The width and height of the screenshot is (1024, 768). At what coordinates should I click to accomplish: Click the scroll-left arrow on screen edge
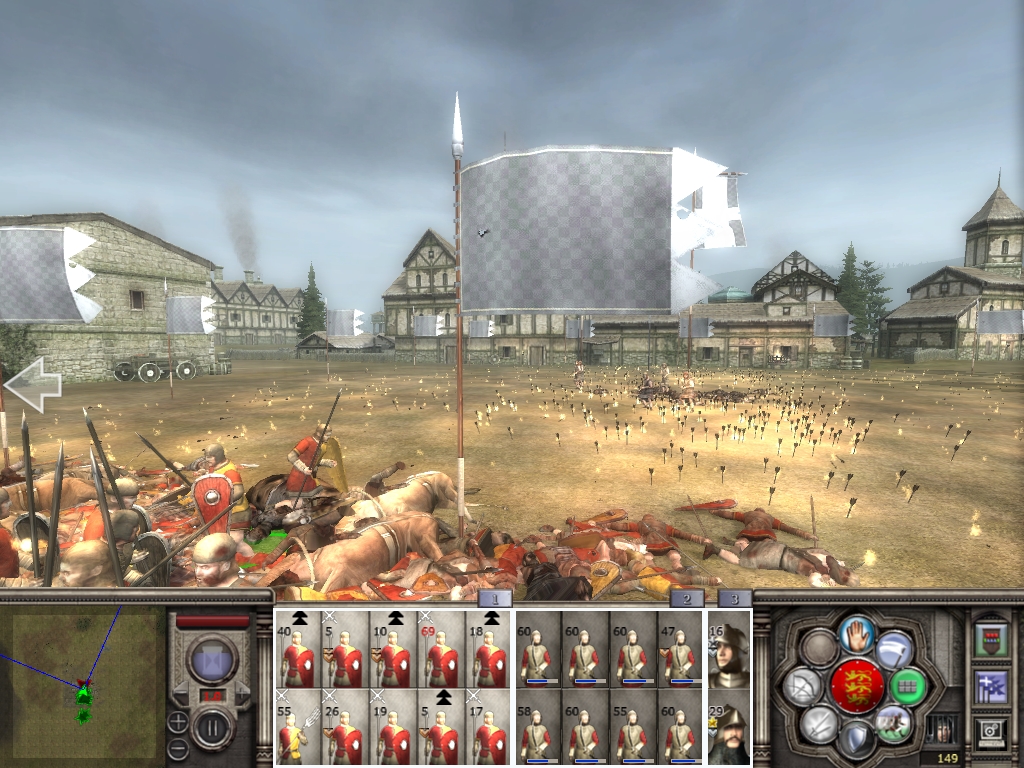32,385
